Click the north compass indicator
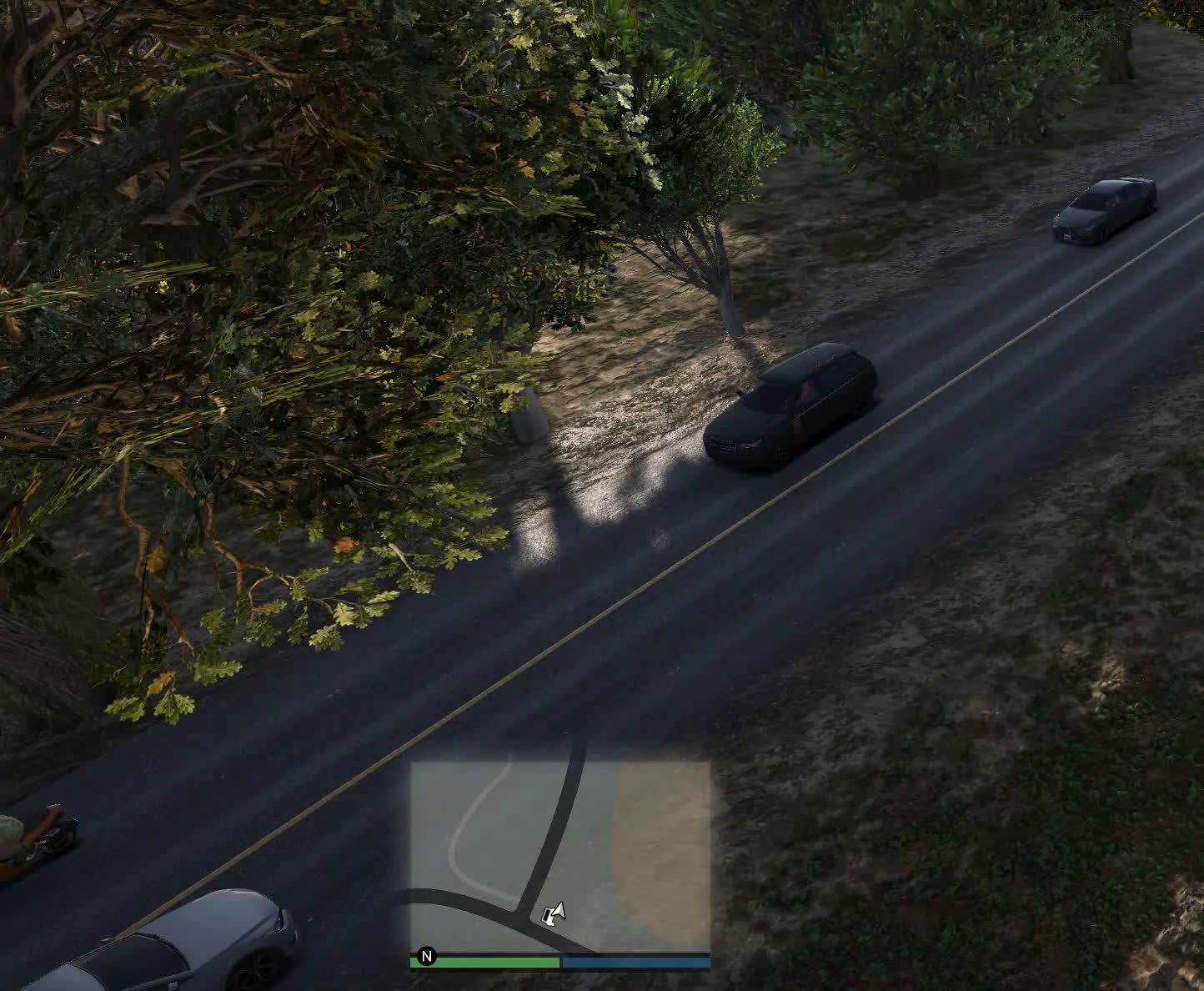The width and height of the screenshot is (1204, 991). 427,956
